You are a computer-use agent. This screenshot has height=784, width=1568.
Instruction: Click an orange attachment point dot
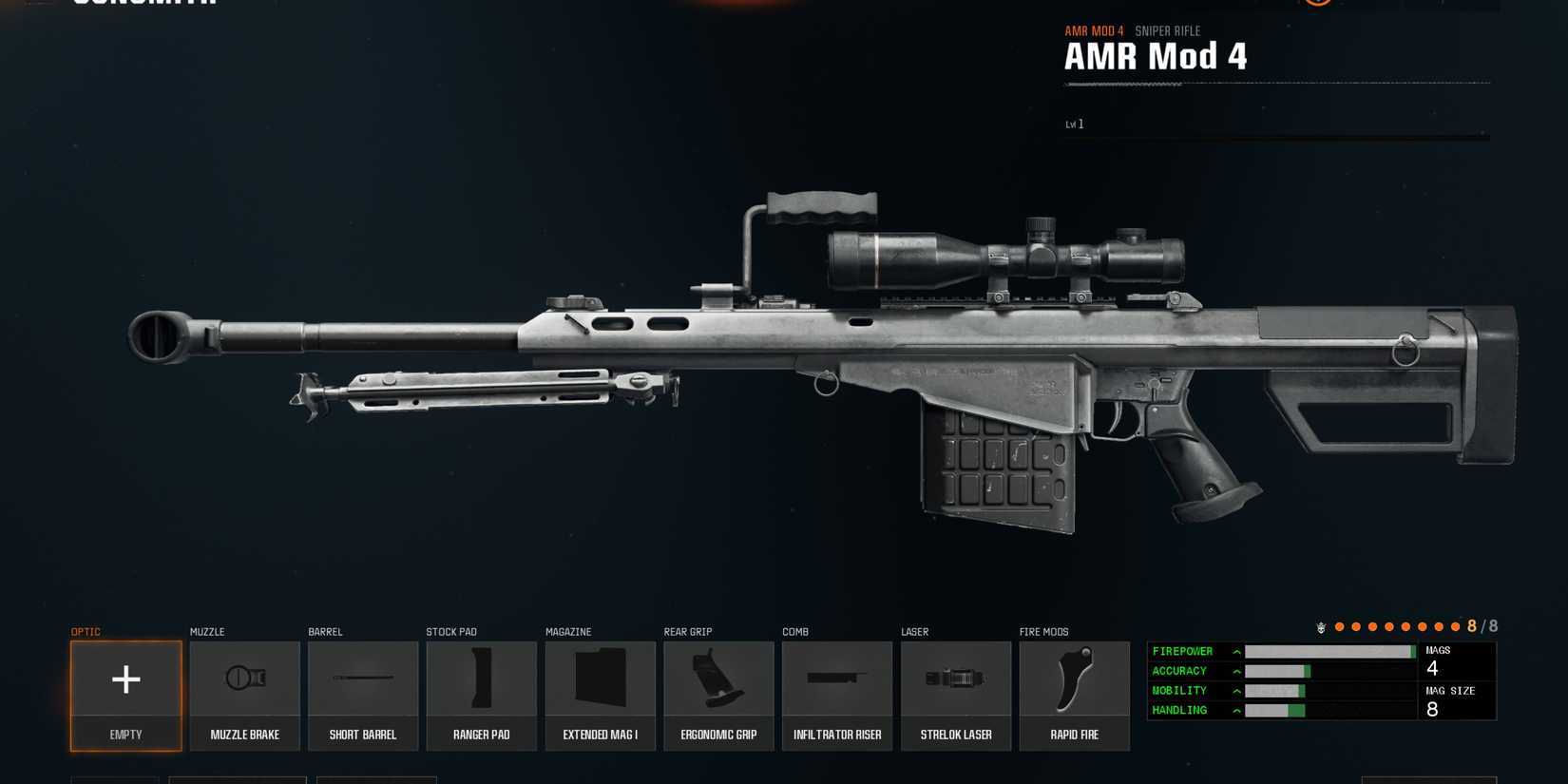point(1340,626)
